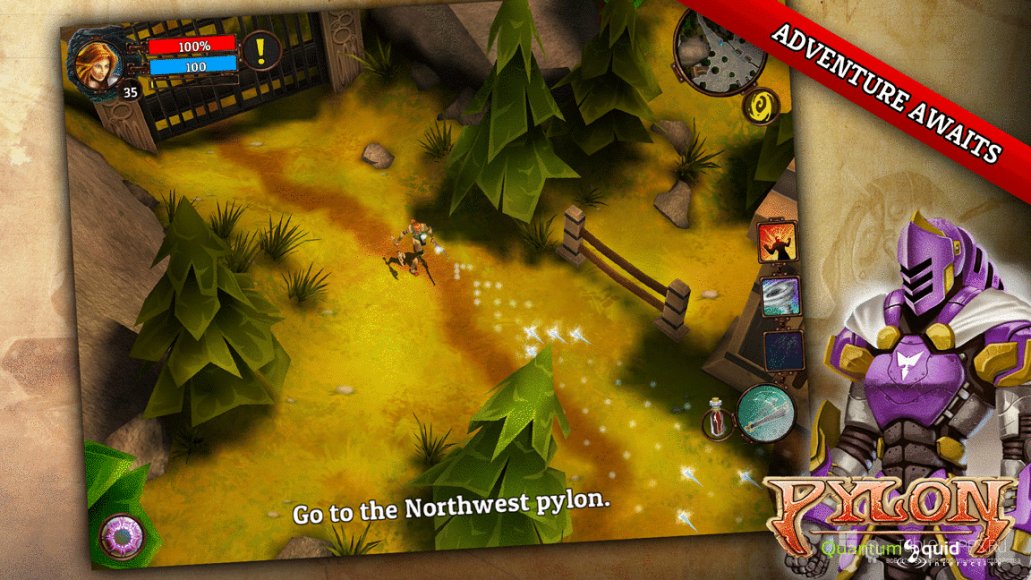The width and height of the screenshot is (1031, 580).
Task: Activate the fiery red figure ability
Action: (x=776, y=242)
